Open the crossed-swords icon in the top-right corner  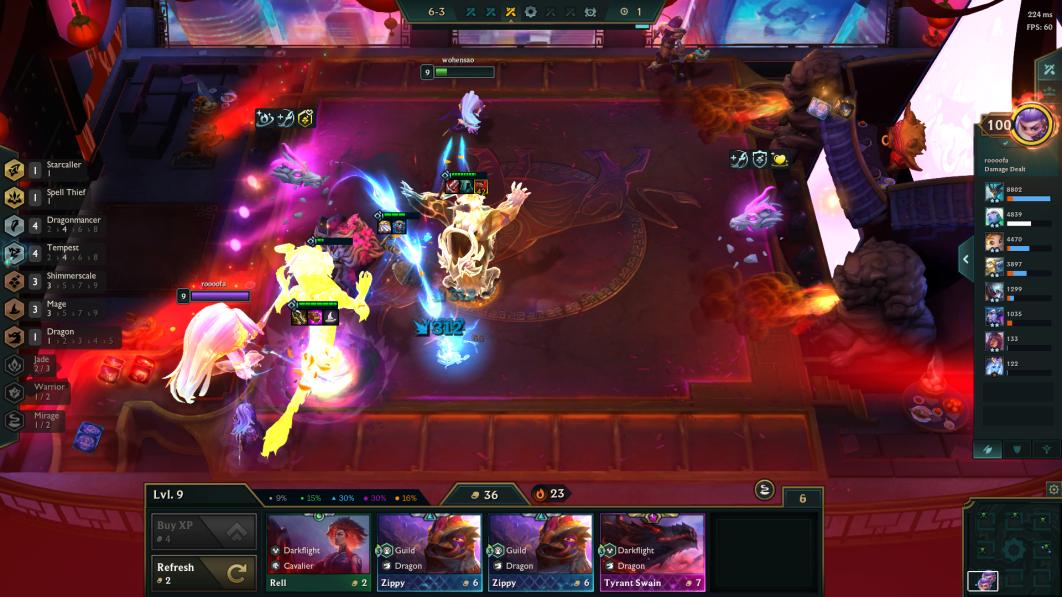1048,70
